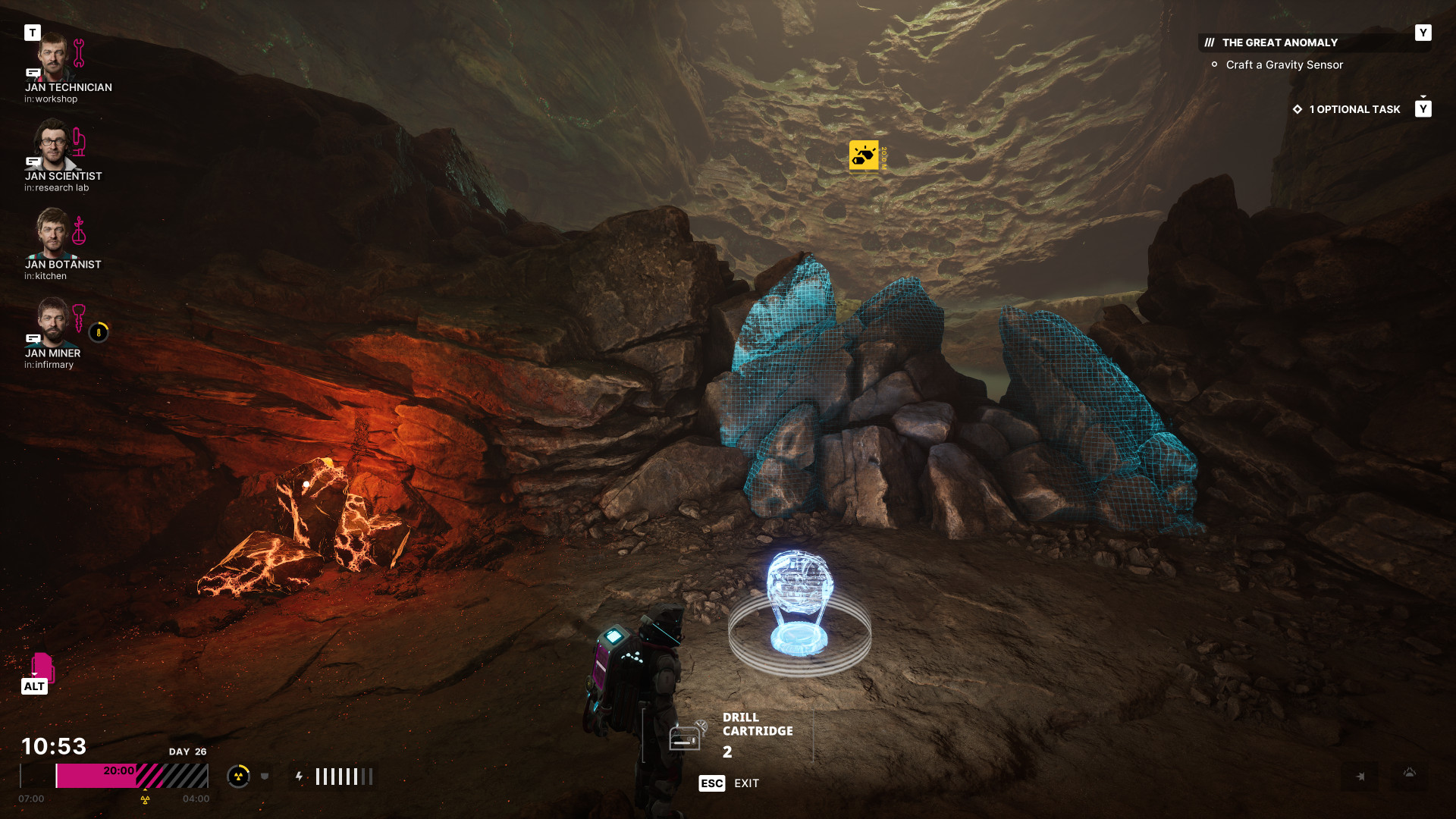This screenshot has width=1456, height=819.
Task: Click the yellow waypoint marker icon
Action: tap(864, 155)
